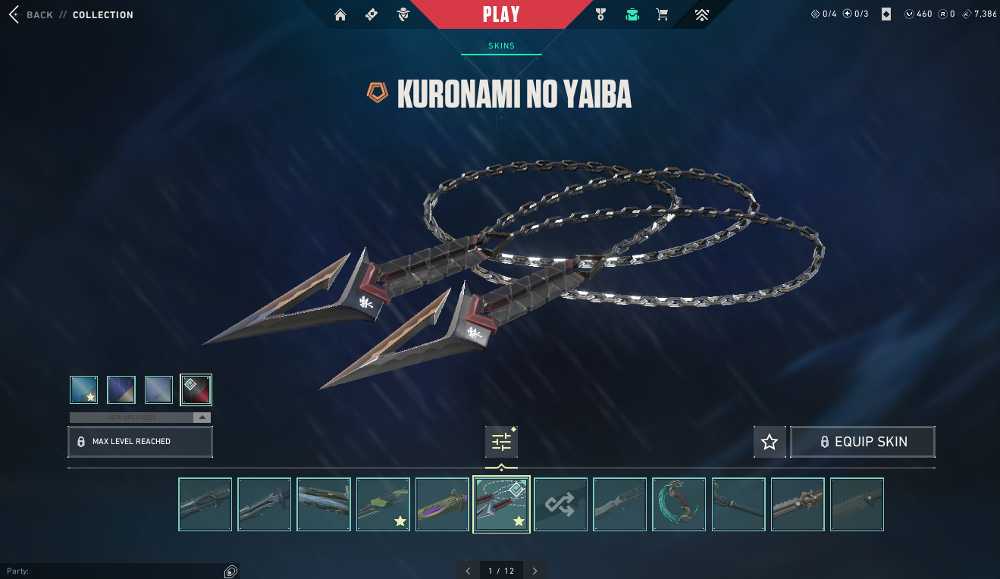Open the skin filter sliders button
1000x579 pixels.
pyautogui.click(x=501, y=441)
